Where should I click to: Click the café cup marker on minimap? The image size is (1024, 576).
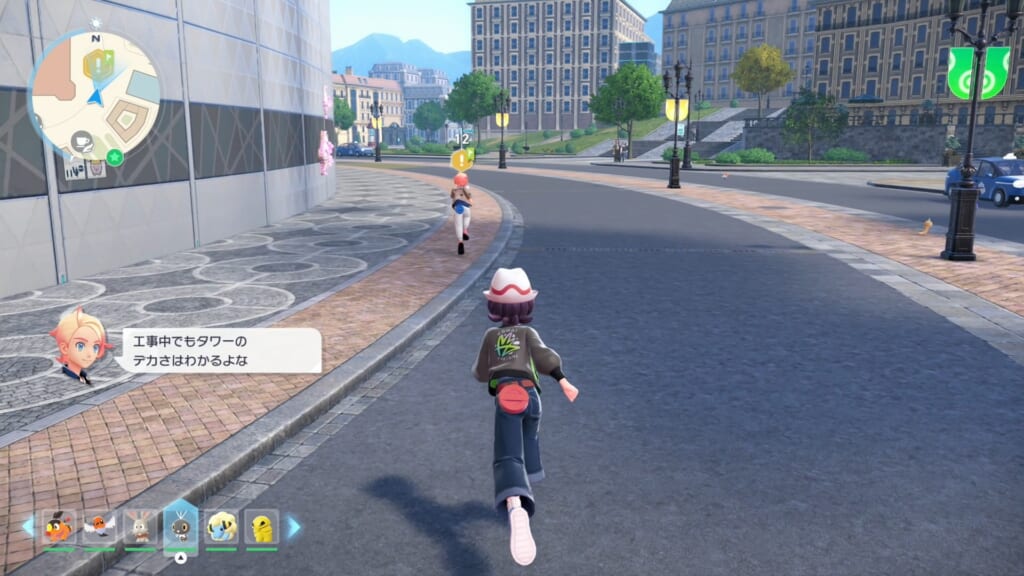coord(82,143)
